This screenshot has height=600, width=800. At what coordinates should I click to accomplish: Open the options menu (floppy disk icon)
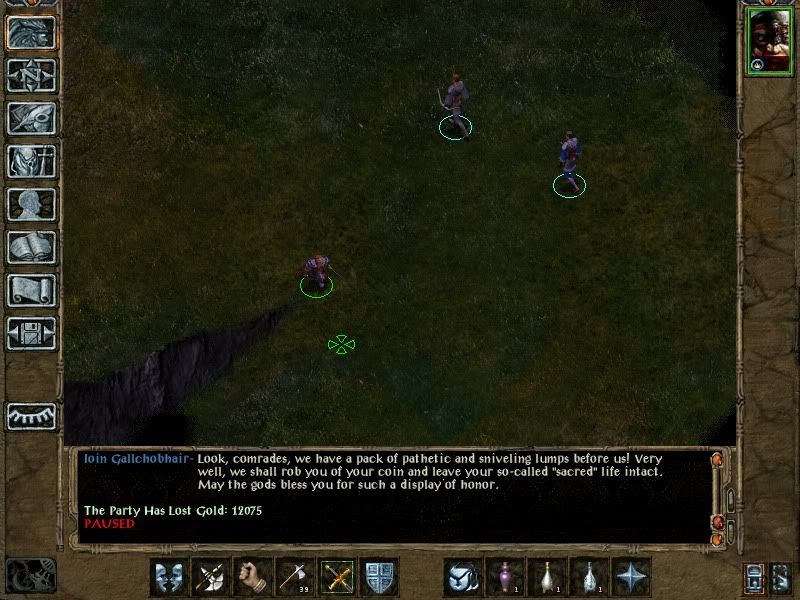[x=31, y=334]
